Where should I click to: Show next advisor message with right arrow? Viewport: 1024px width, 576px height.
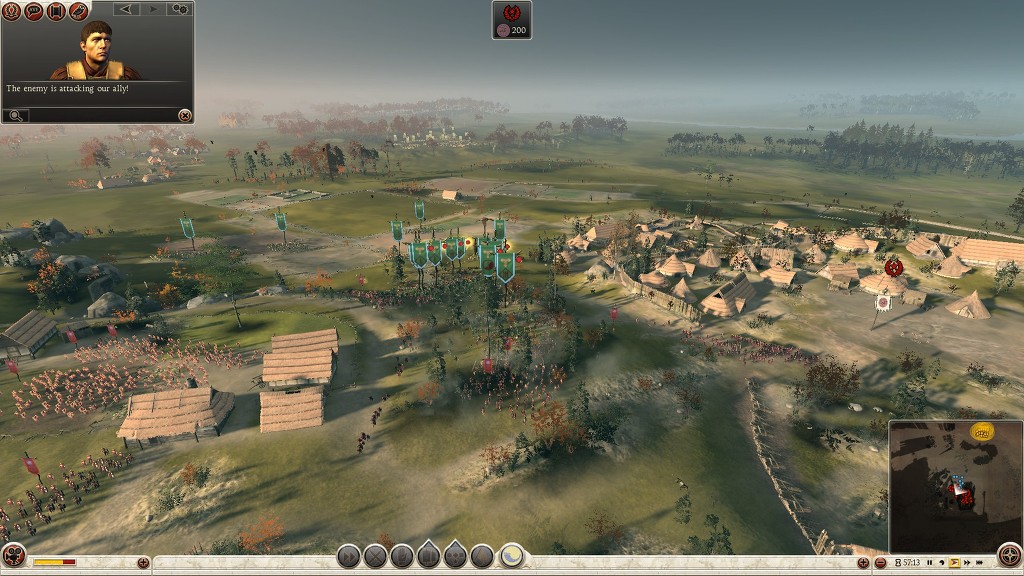tap(153, 9)
